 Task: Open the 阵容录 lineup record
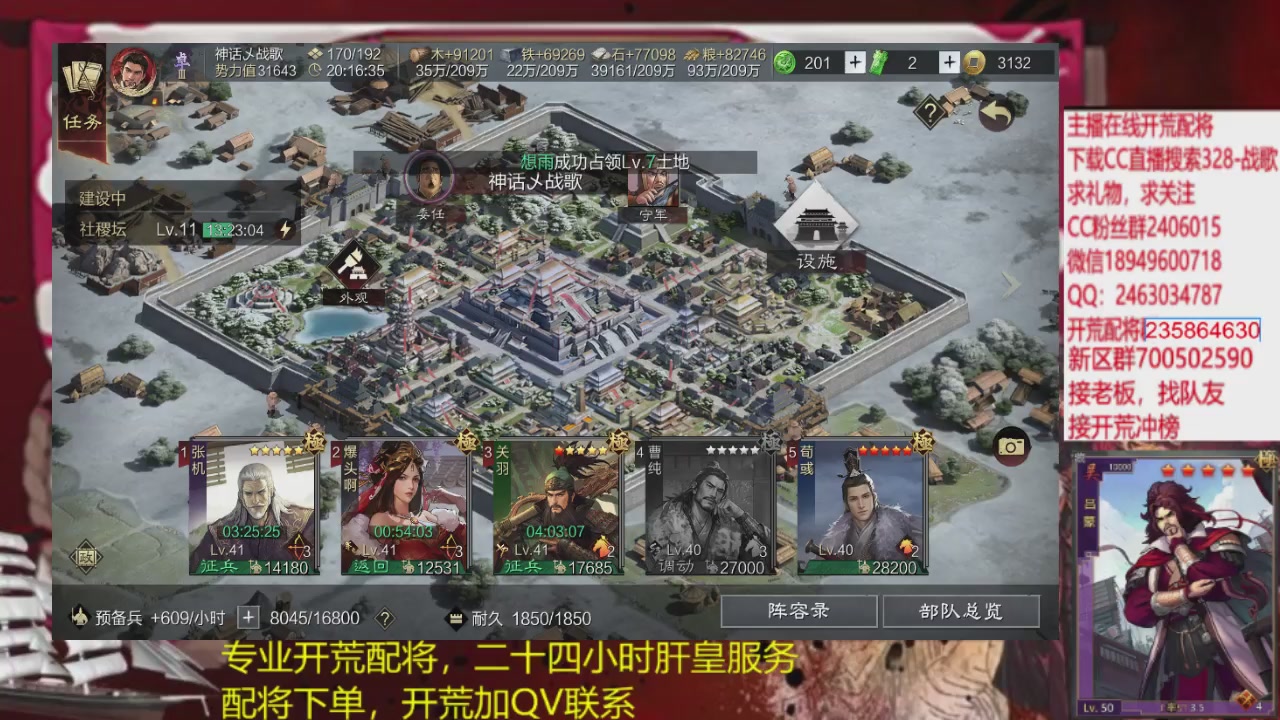pos(797,610)
